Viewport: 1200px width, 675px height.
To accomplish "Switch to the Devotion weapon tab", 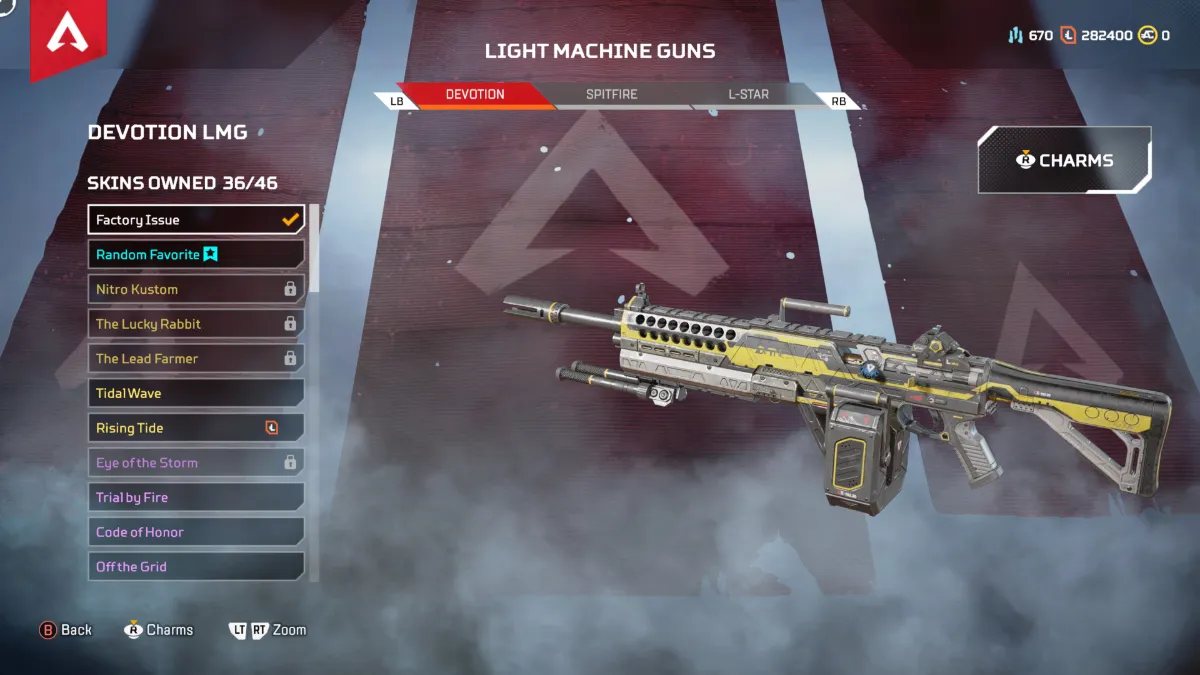I will click(x=475, y=95).
